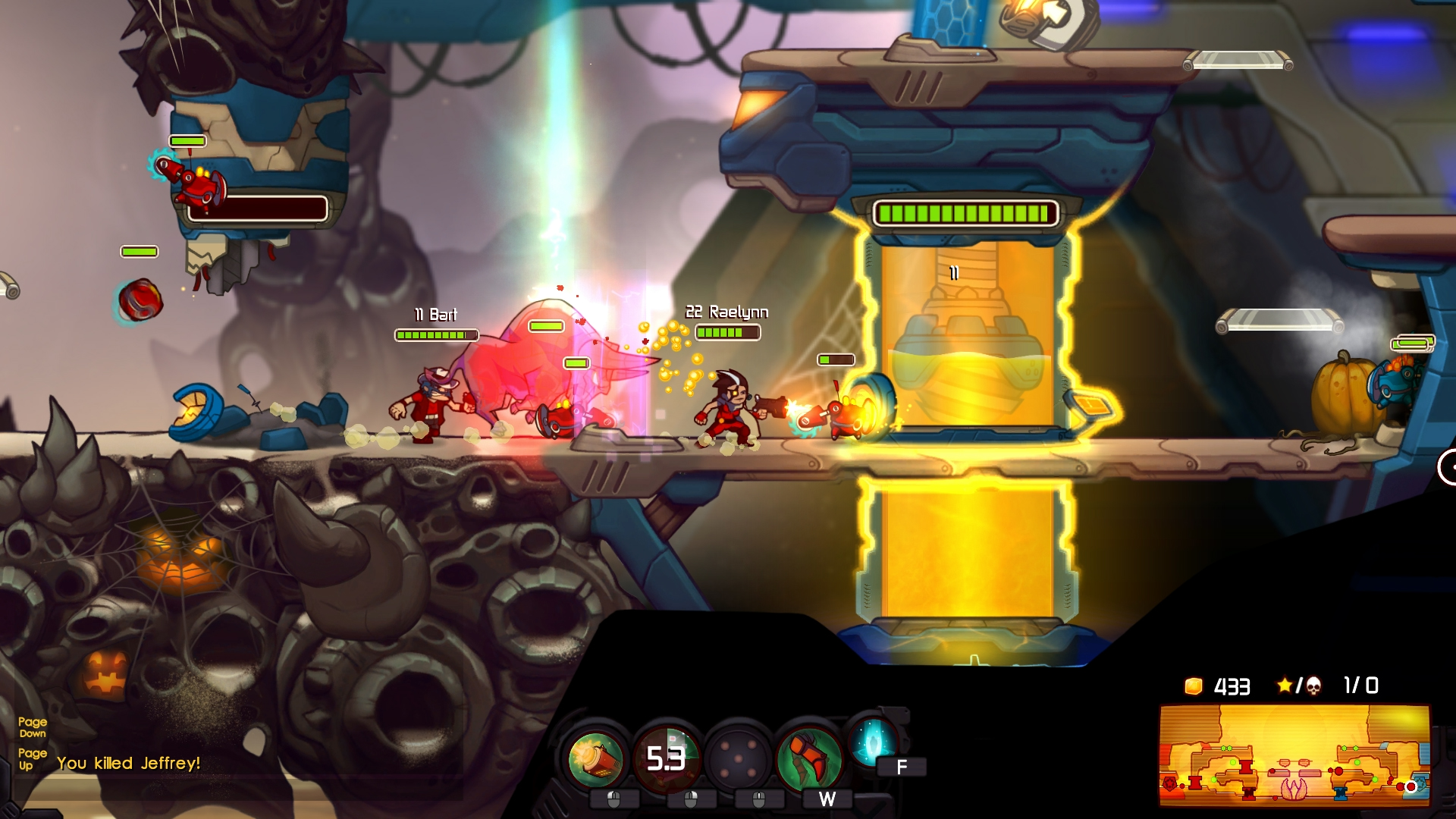This screenshot has width=1456, height=819.
Task: Click the mouse button indicator under the pistol ability
Action: pyautogui.click(x=616, y=799)
